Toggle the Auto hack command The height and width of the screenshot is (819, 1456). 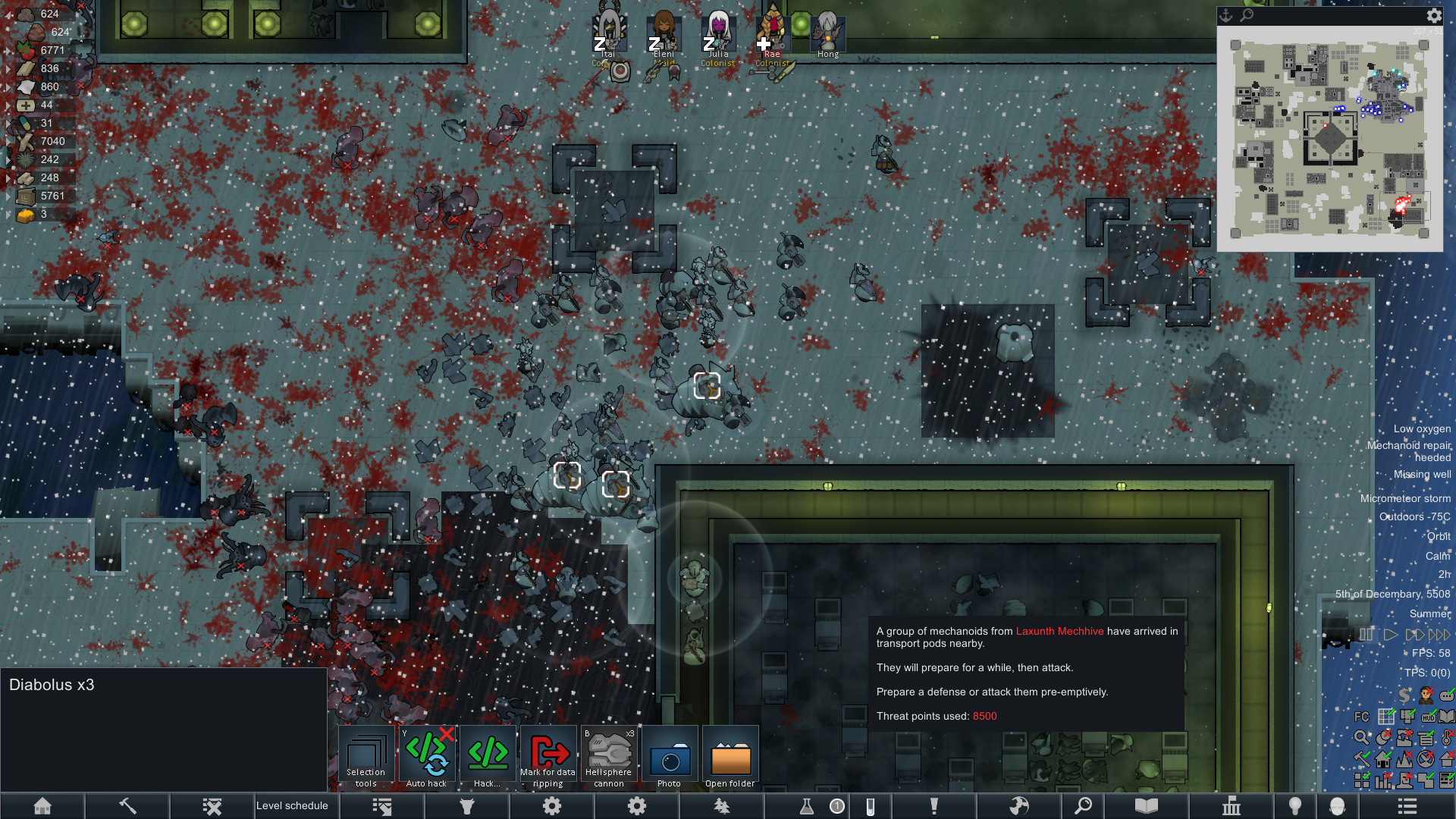pyautogui.click(x=427, y=756)
